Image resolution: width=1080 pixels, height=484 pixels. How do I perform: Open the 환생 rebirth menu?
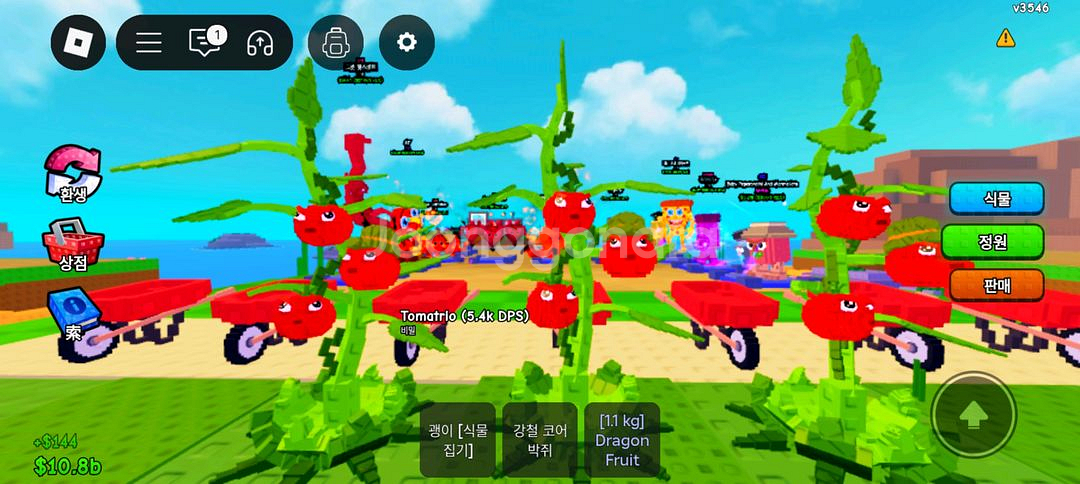pos(73,172)
